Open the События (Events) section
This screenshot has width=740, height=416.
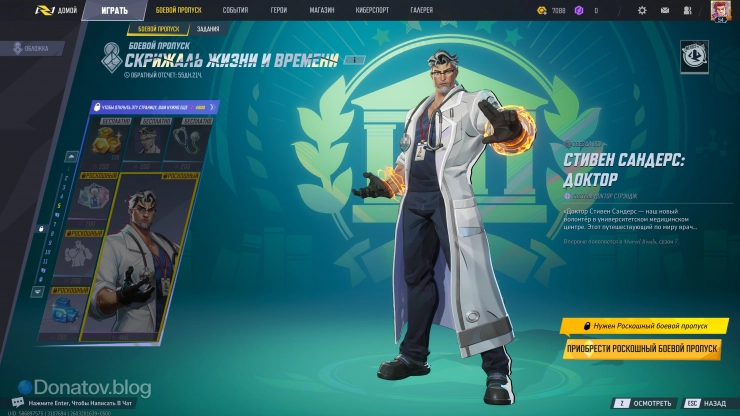tap(235, 11)
